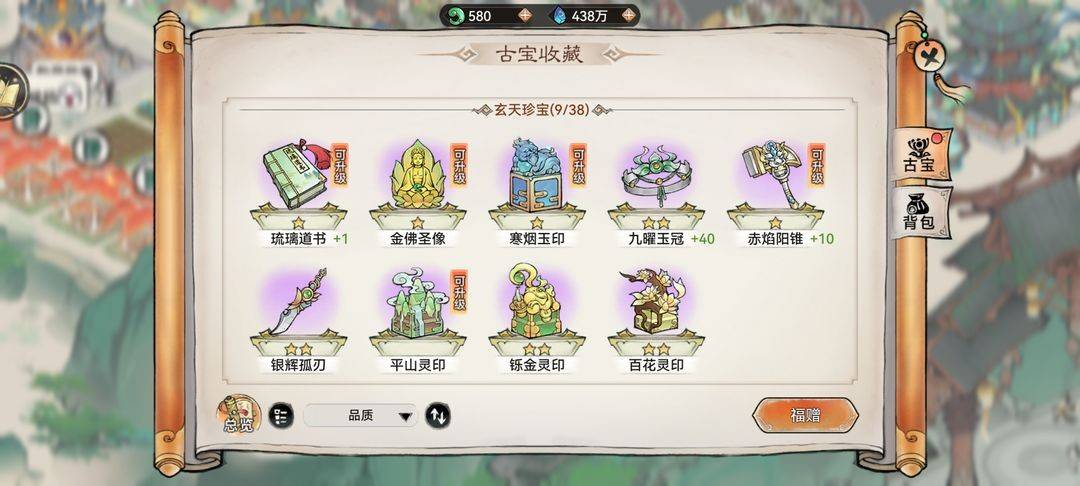Open the 总览 overview button
This screenshot has width=1080, height=486.
[x=238, y=415]
